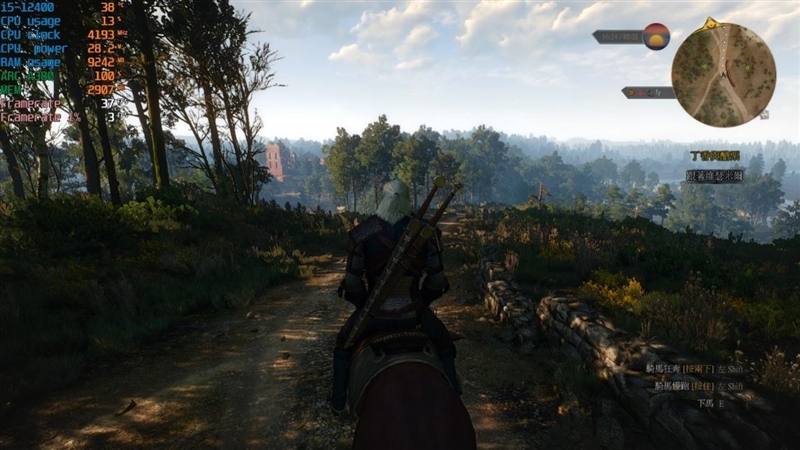
Task: Click the sunset weather icon
Action: (656, 36)
